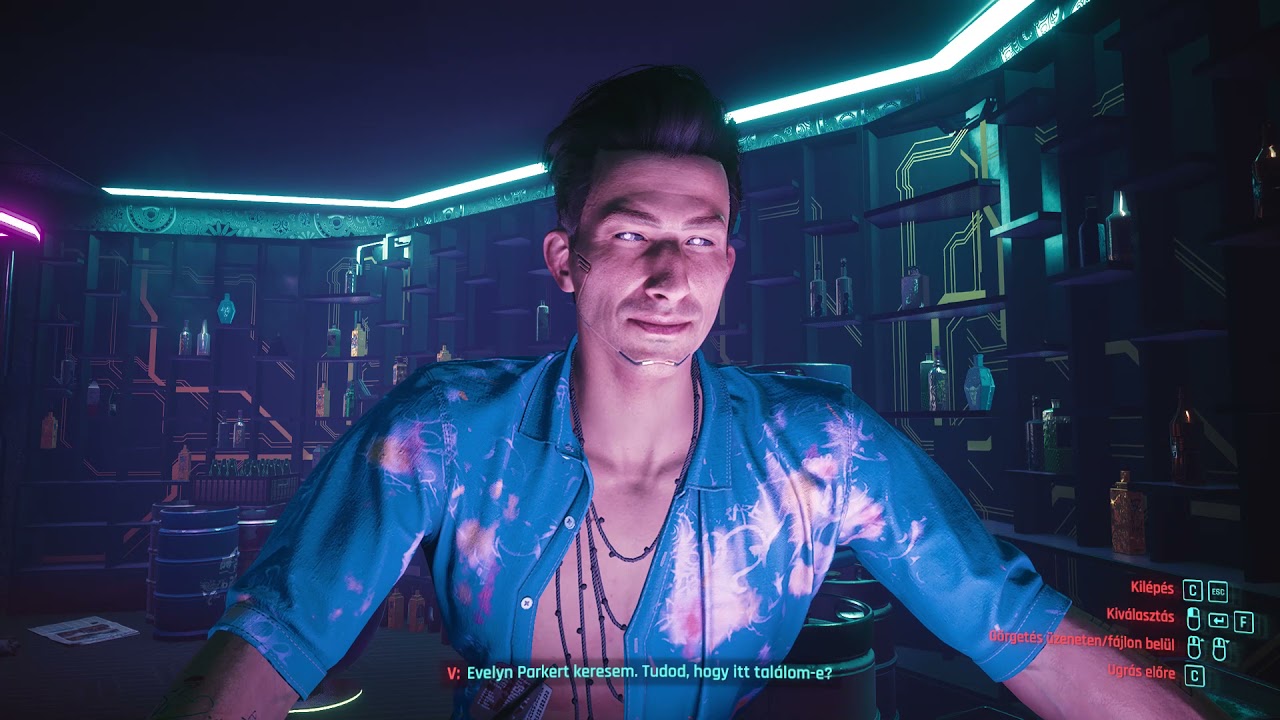Screen dimensions: 1280x720
Task: Click the ESC key icon next to Kilépés
Action: (1219, 592)
